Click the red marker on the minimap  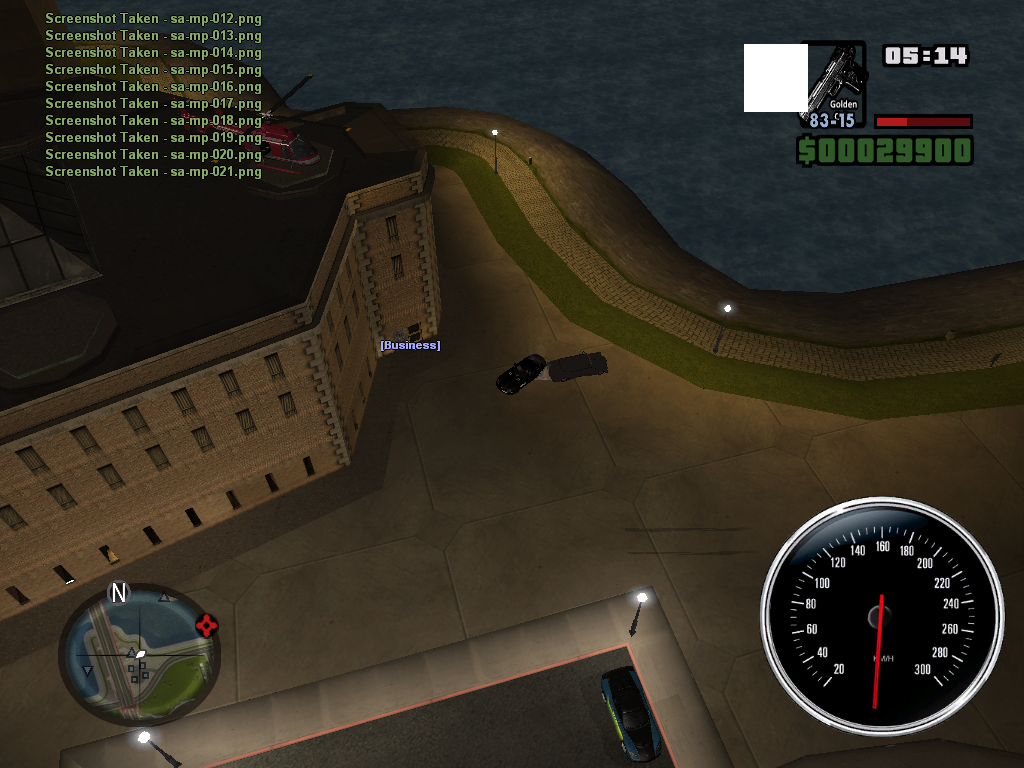(207, 627)
